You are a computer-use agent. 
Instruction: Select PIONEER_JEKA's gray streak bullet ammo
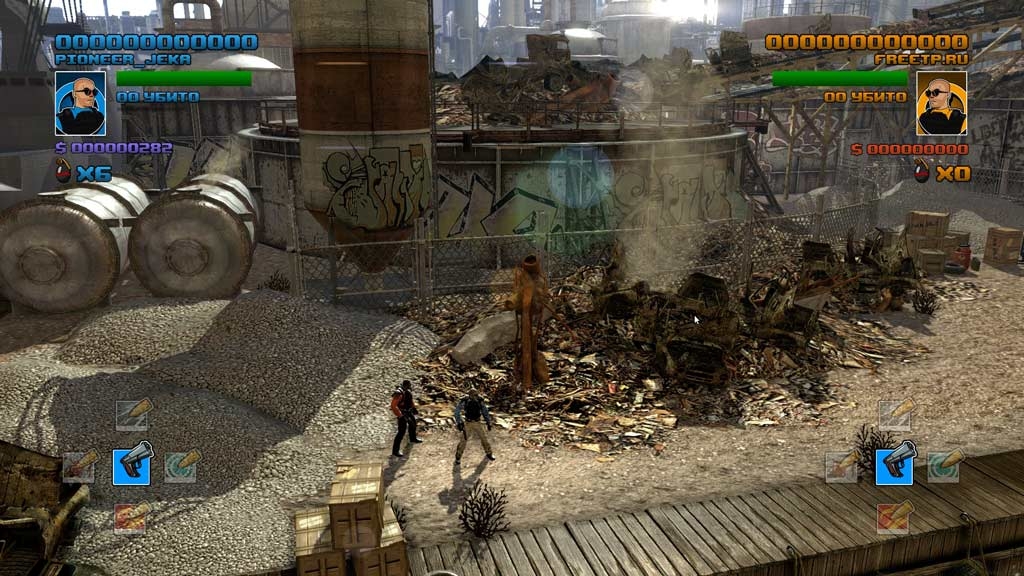[x=131, y=415]
